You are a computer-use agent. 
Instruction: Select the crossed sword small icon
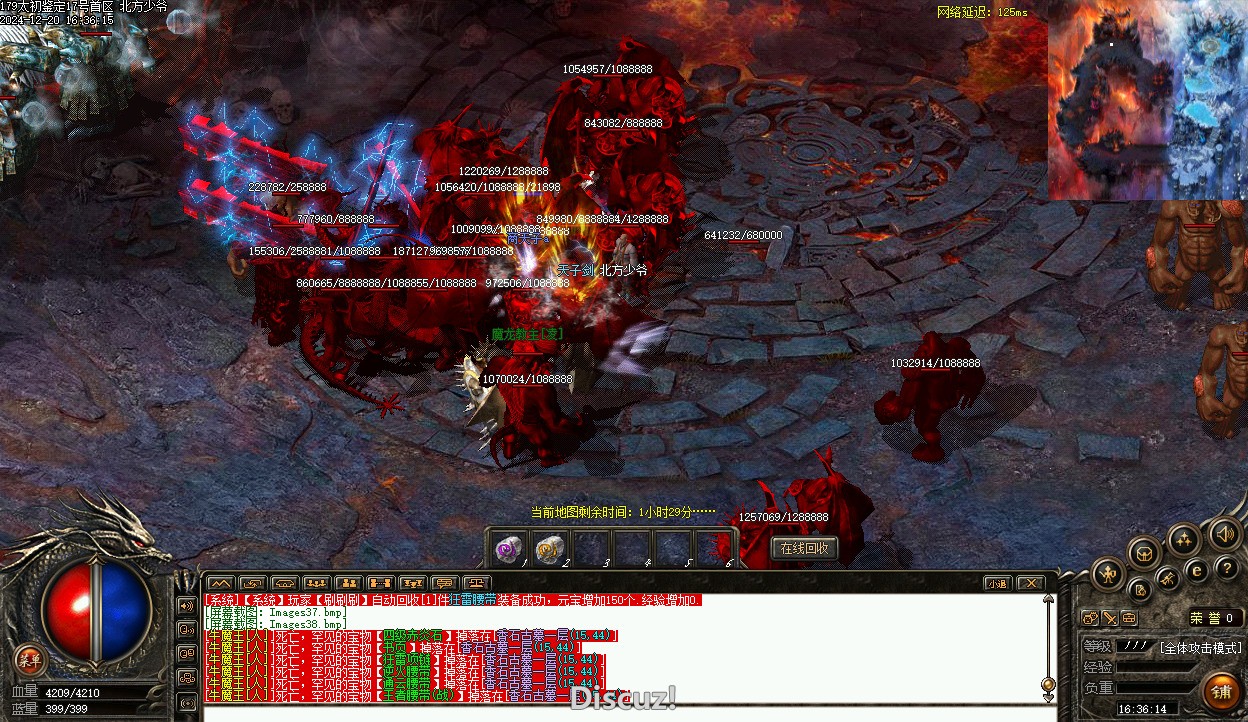coord(1110,618)
